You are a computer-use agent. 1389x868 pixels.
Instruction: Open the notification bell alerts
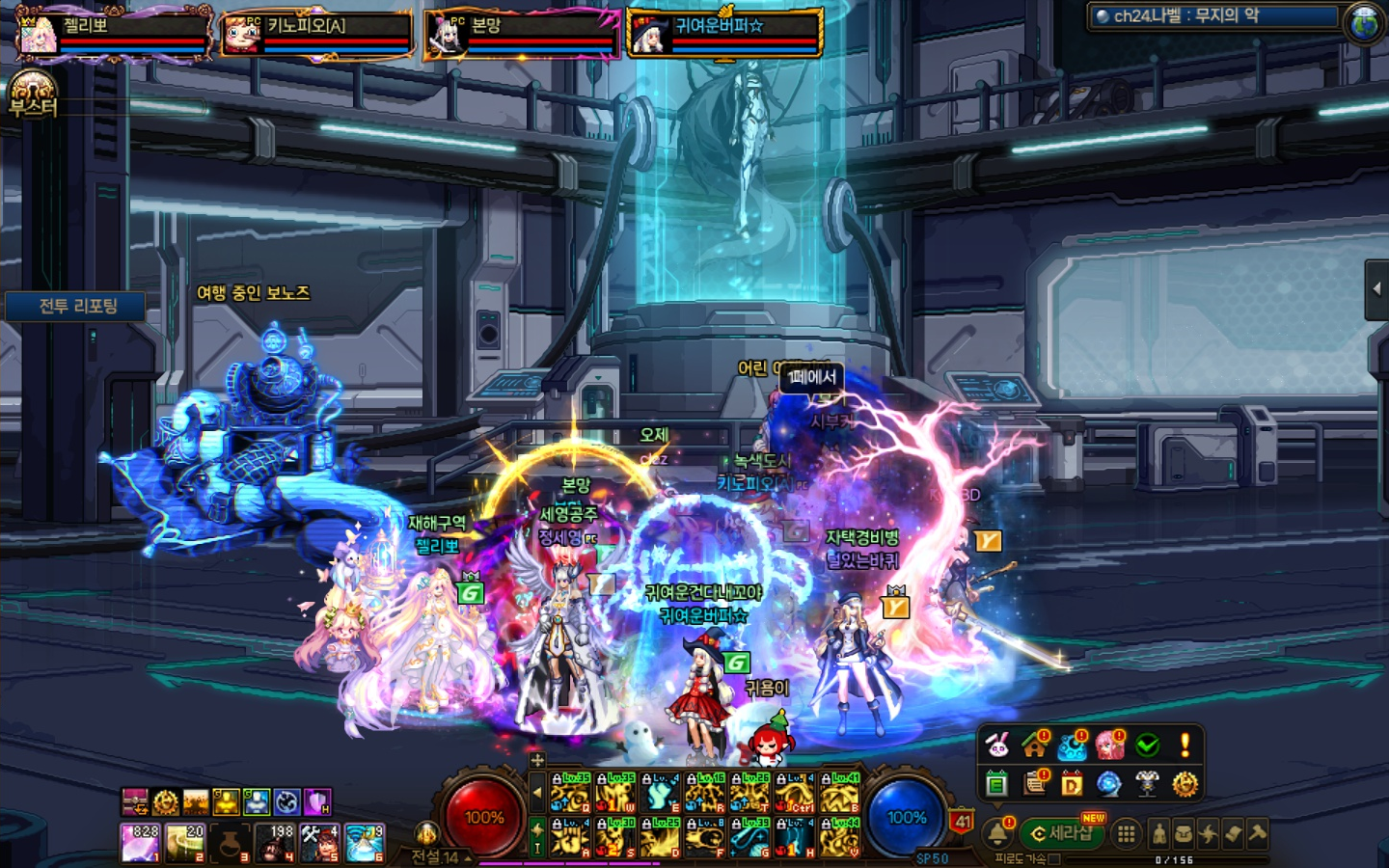[x=997, y=833]
